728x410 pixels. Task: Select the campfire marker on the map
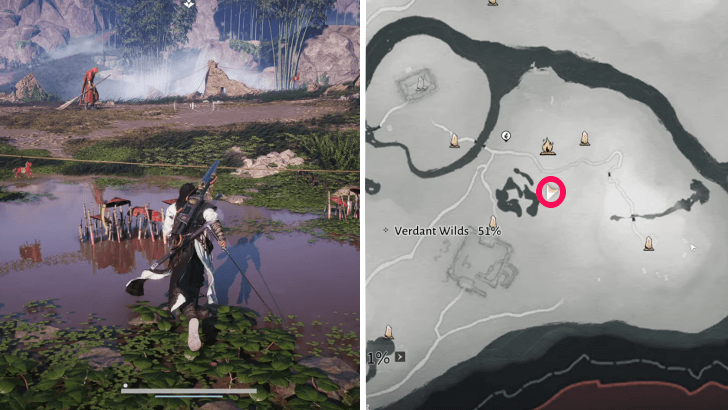pyautogui.click(x=547, y=147)
